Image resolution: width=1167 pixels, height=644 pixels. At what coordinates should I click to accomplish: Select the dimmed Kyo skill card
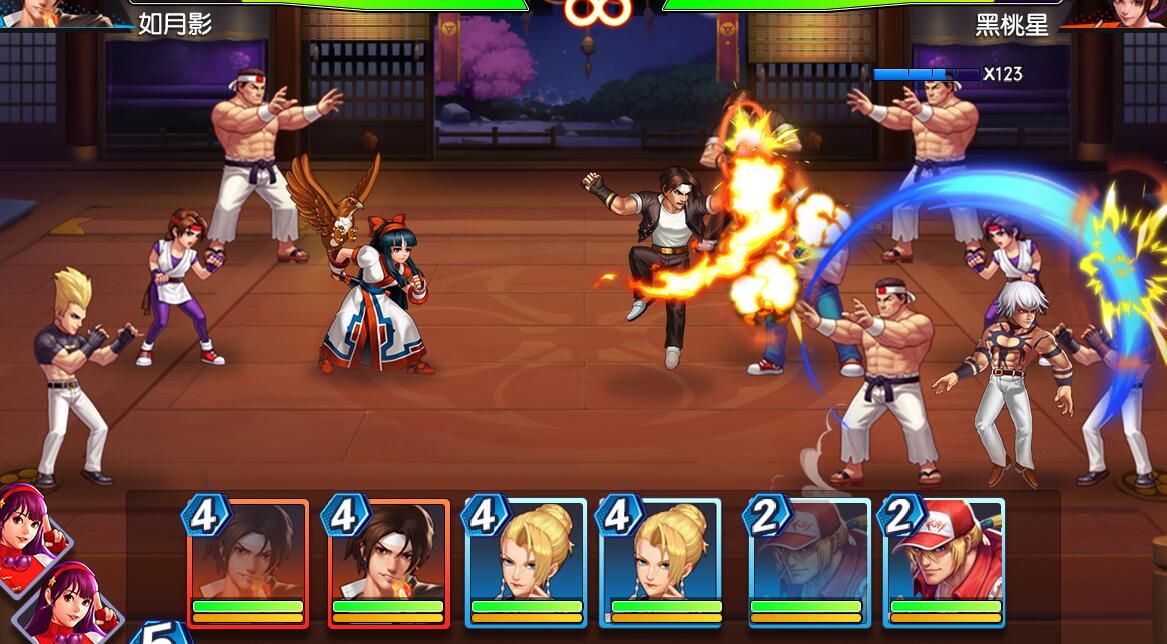pyautogui.click(x=248, y=562)
